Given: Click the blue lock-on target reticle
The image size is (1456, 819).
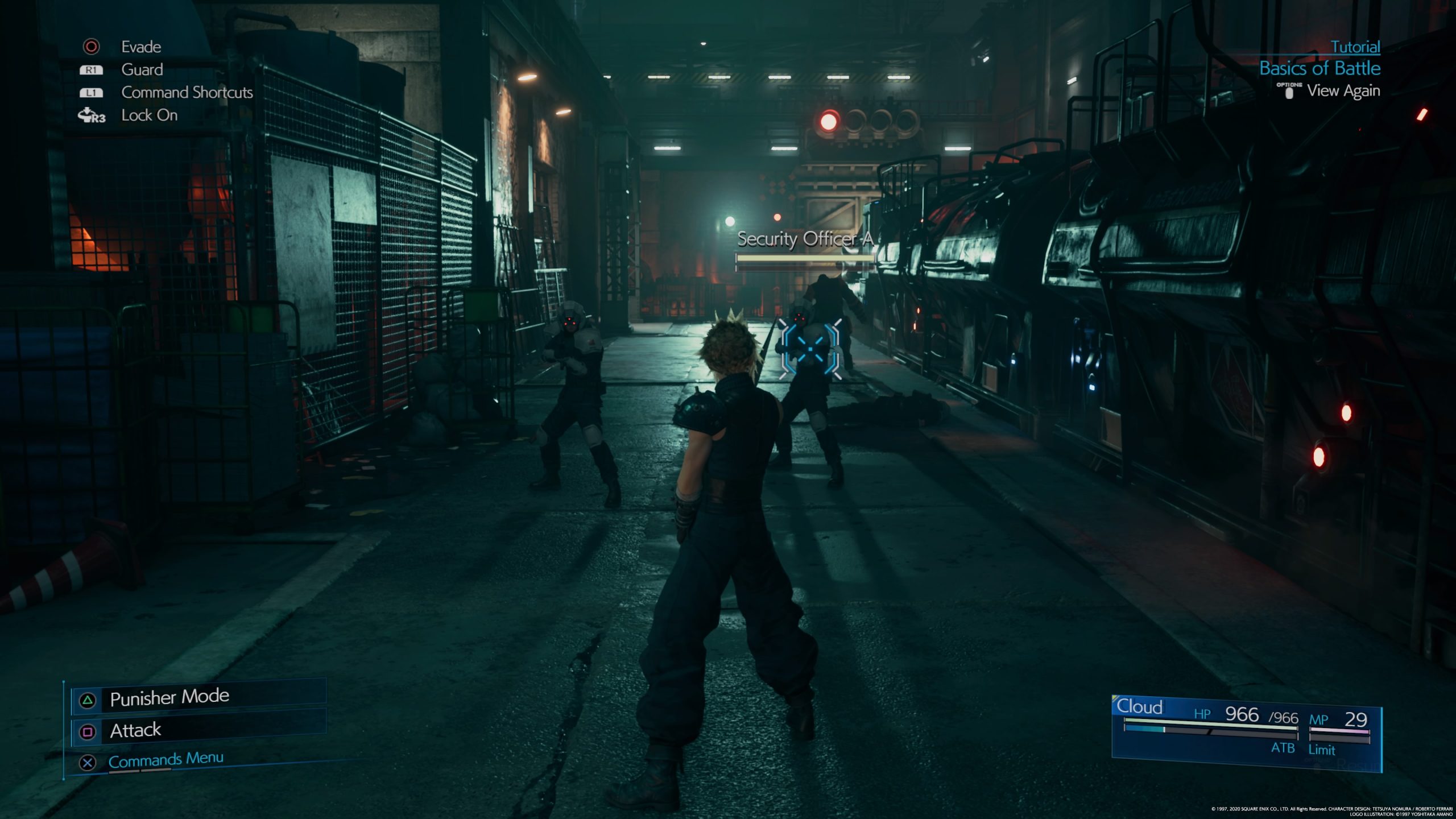Looking at the screenshot, I should pyautogui.click(x=810, y=348).
